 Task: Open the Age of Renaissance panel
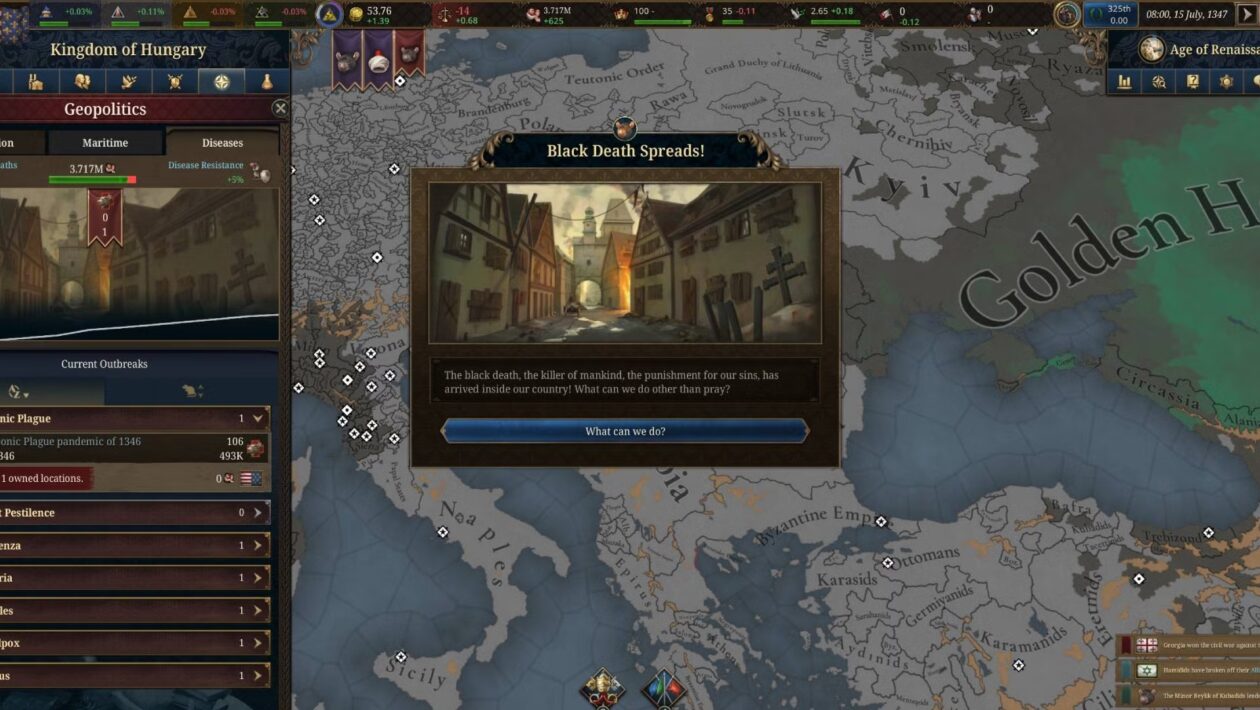click(x=1200, y=49)
